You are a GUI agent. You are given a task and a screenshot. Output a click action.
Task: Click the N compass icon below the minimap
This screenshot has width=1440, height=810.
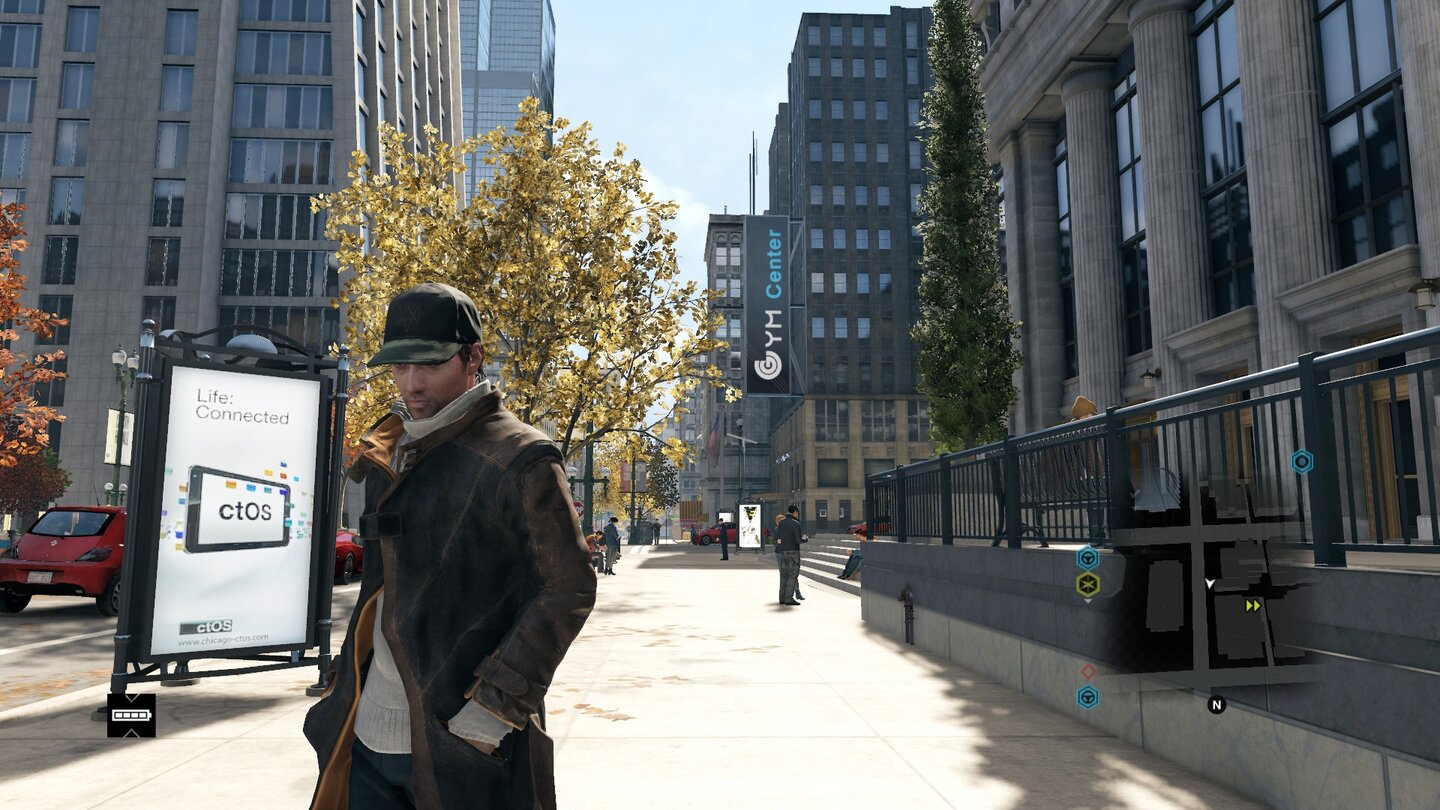click(1217, 704)
